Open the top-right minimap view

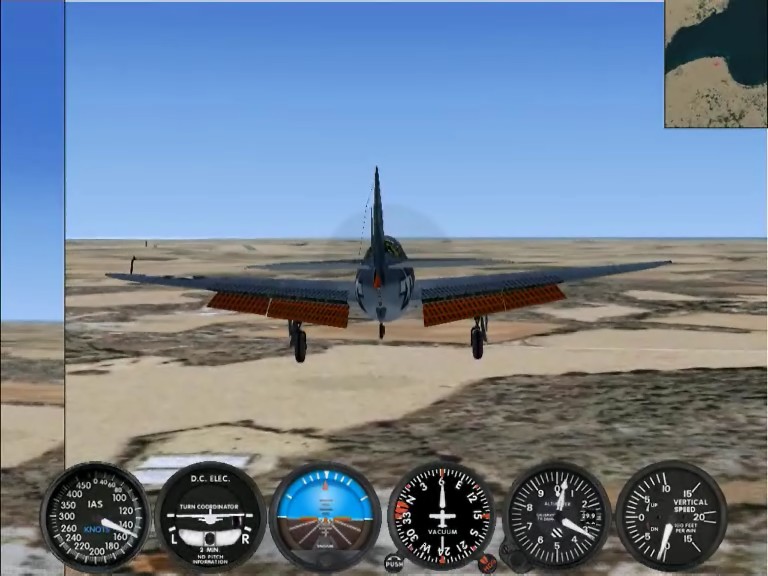pyautogui.click(x=715, y=63)
